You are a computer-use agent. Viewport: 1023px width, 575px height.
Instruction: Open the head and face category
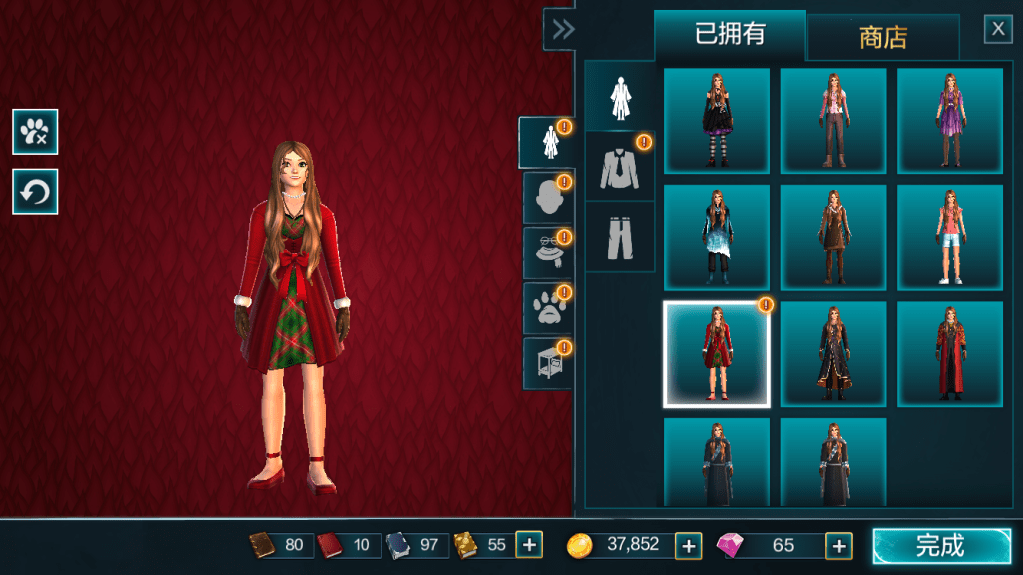(546, 198)
